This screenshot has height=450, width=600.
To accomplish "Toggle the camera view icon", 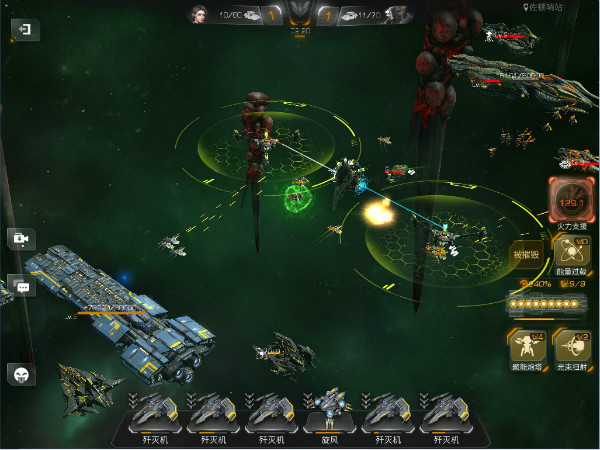I will pos(20,239).
